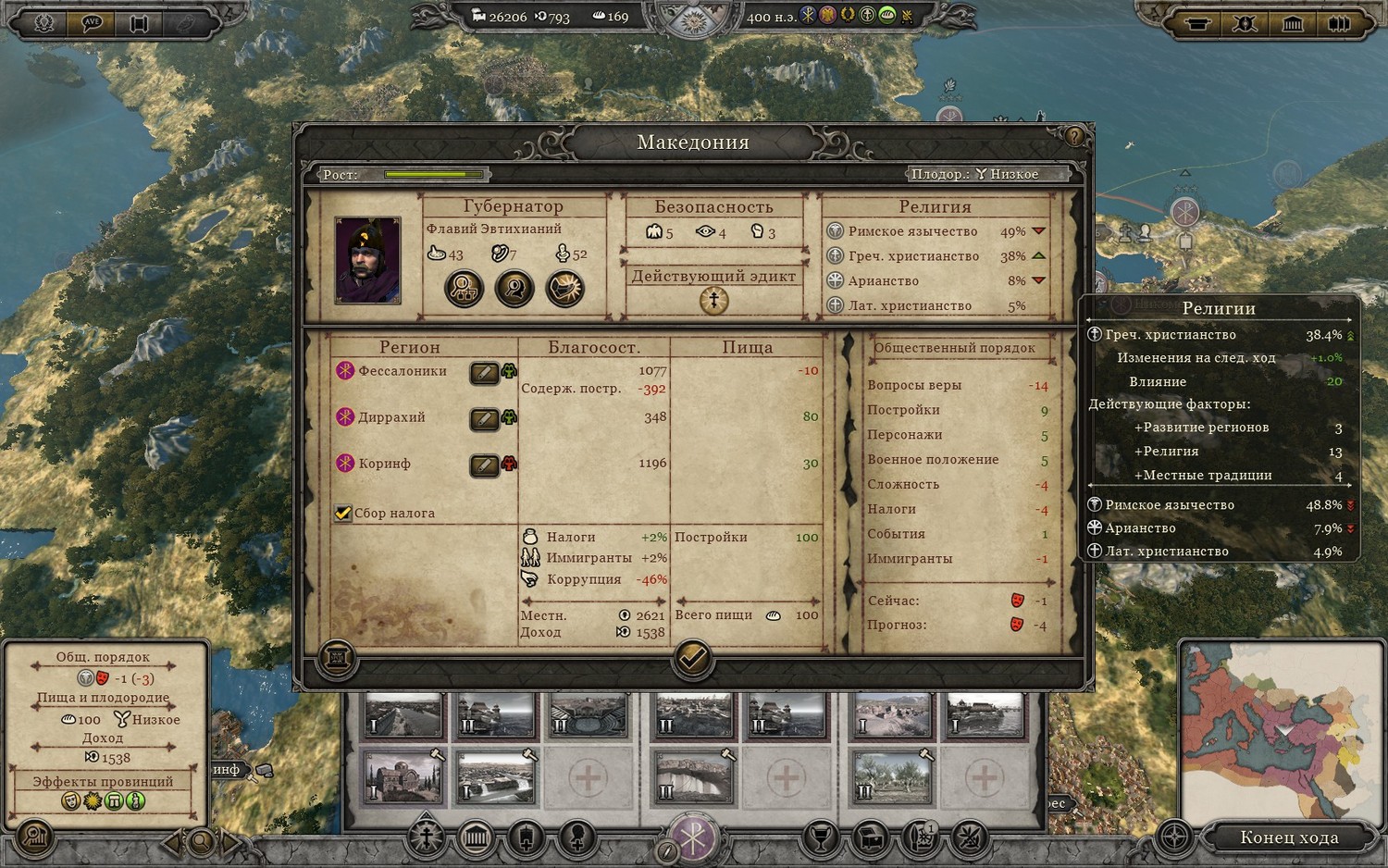Image resolution: width=1388 pixels, height=868 pixels.
Task: Toggle the "Сбор налога" tax collection checkbox
Action: point(343,513)
